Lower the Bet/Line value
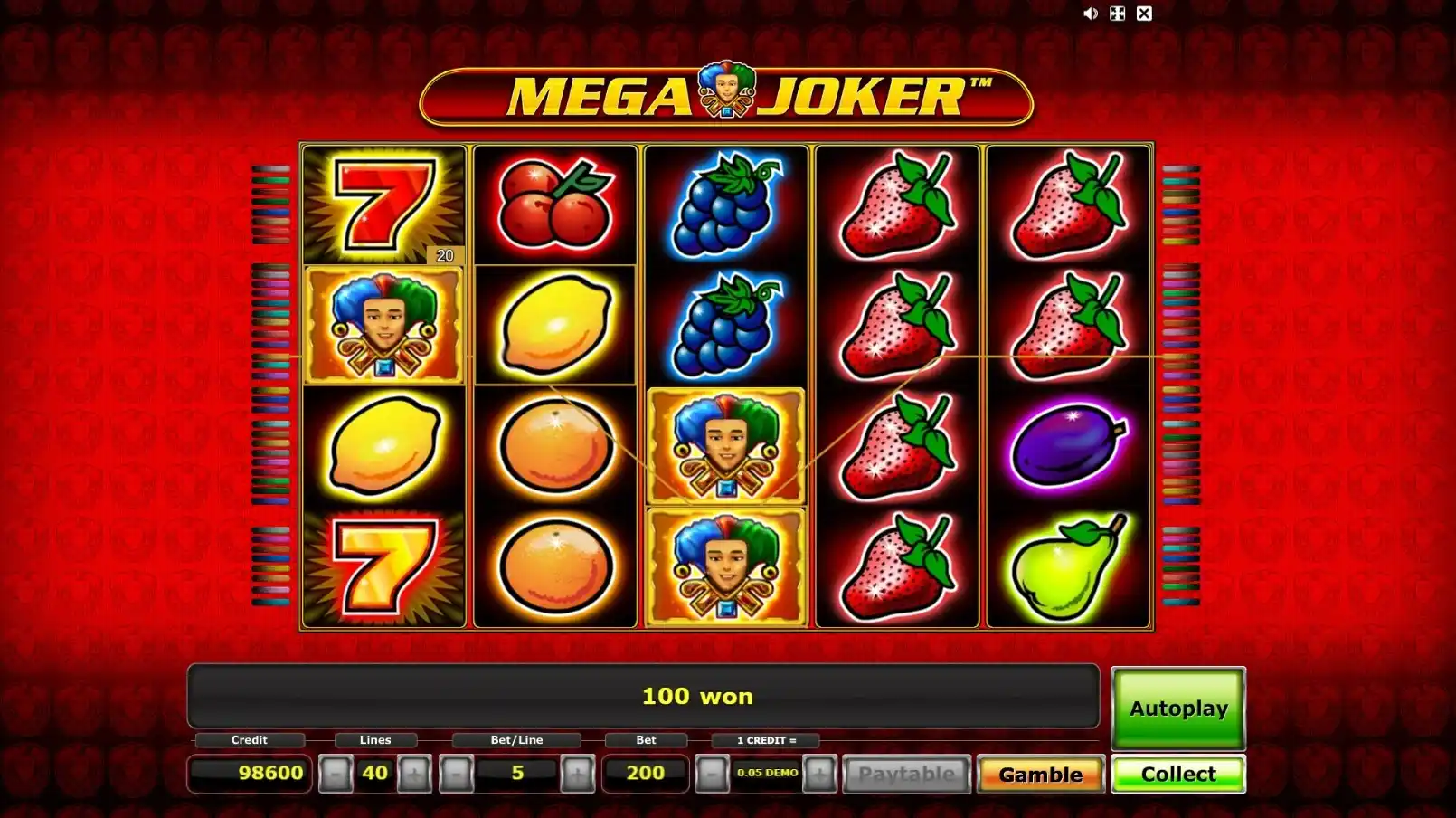1456x818 pixels. pyautogui.click(x=457, y=775)
